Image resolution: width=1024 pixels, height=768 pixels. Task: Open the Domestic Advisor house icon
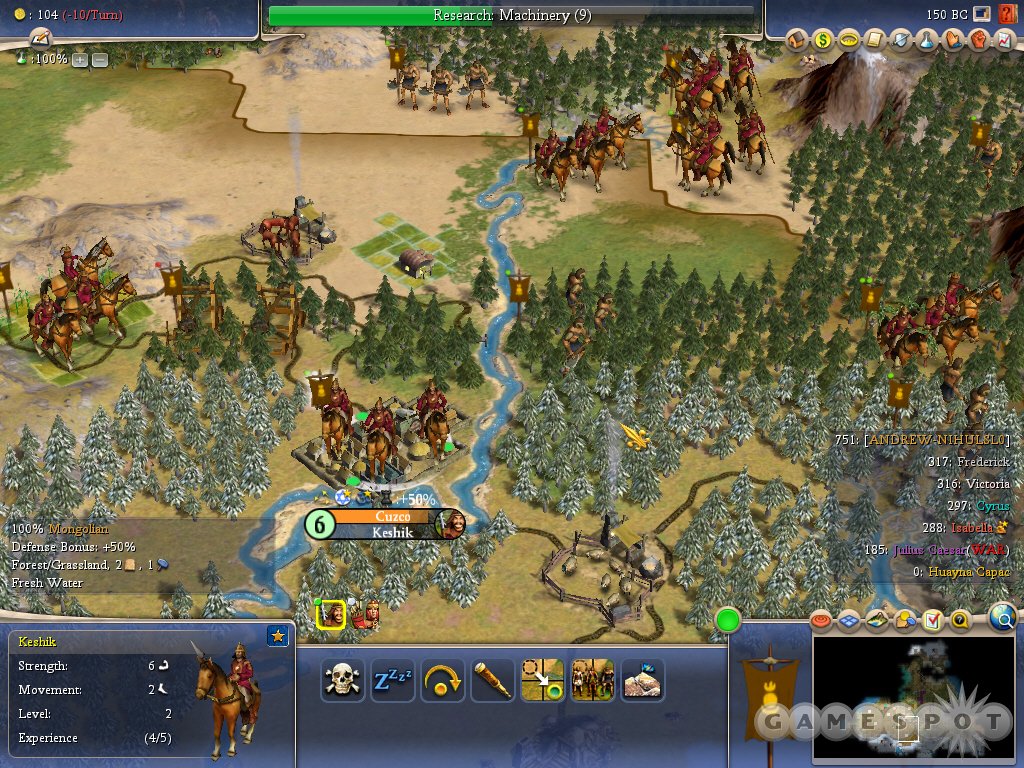(797, 41)
